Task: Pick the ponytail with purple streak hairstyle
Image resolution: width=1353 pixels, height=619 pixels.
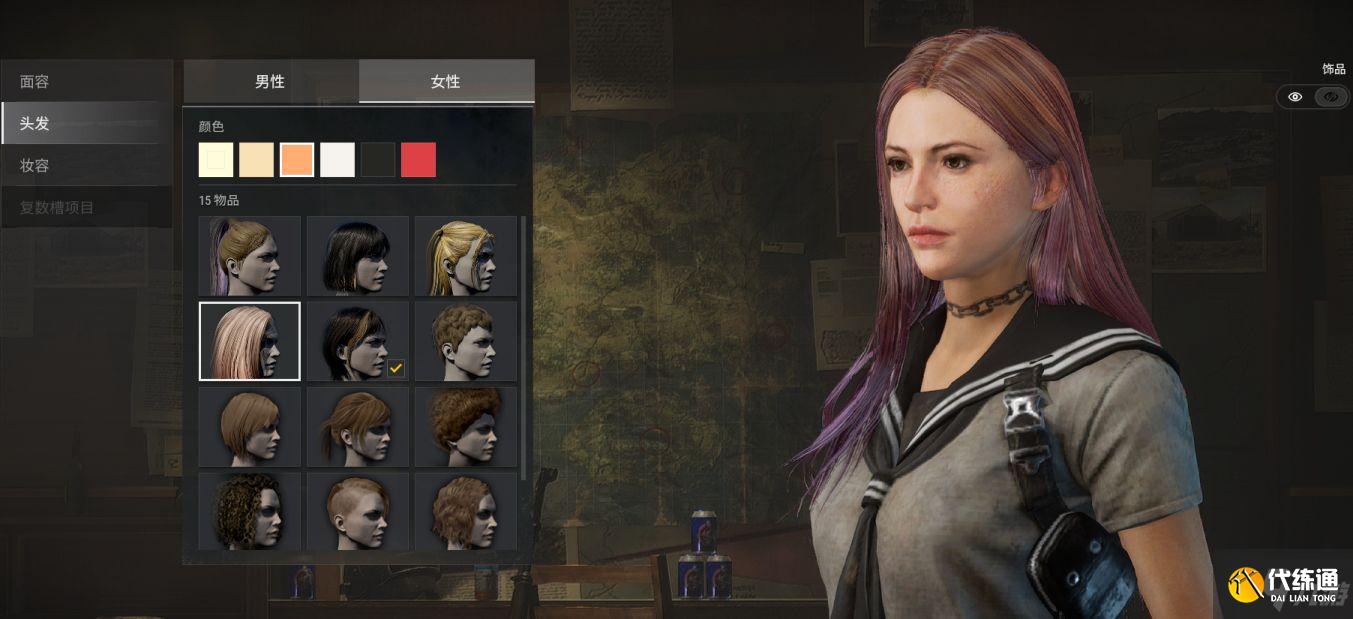Action: tap(249, 256)
